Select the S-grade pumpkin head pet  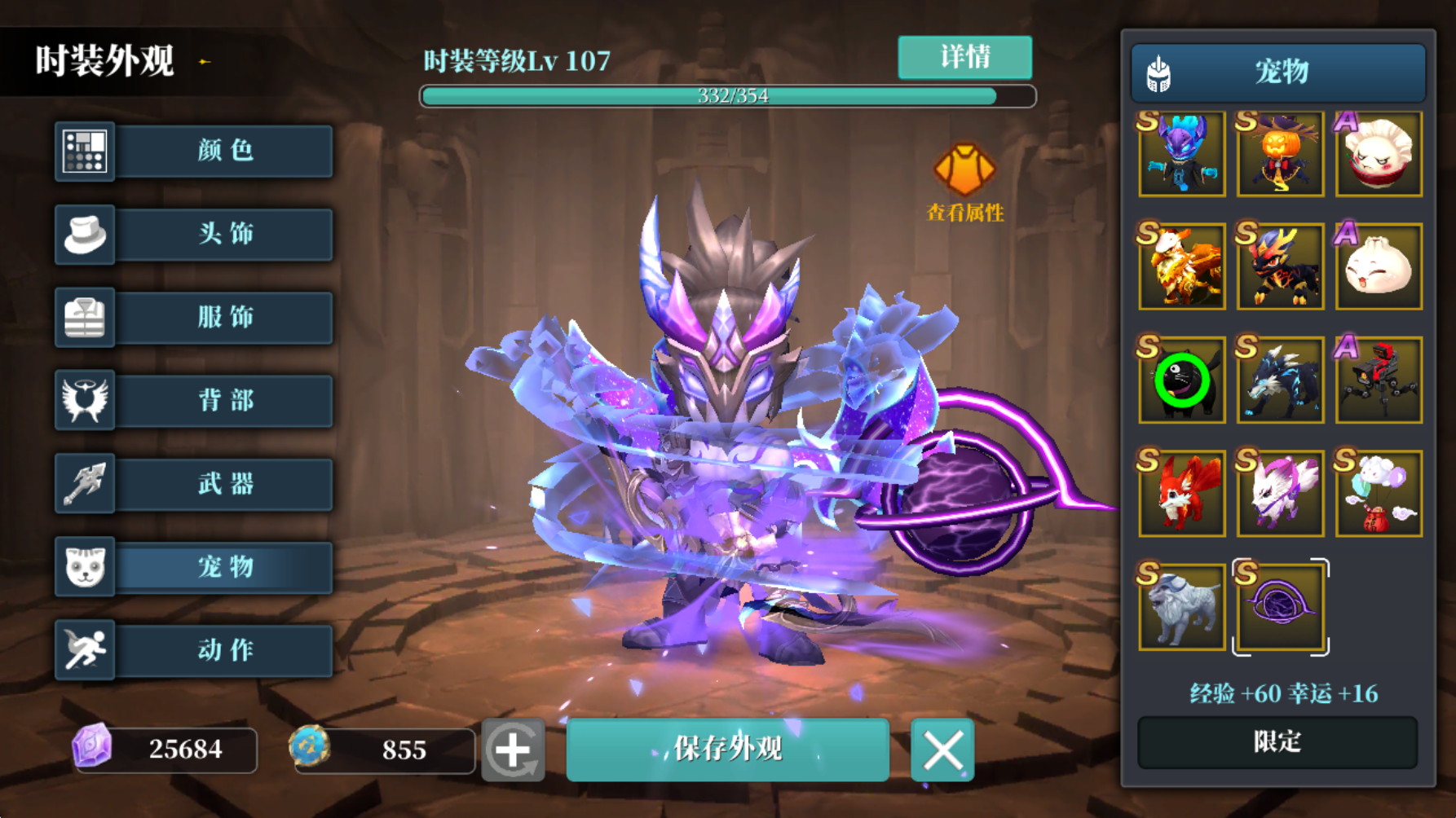click(x=1279, y=154)
